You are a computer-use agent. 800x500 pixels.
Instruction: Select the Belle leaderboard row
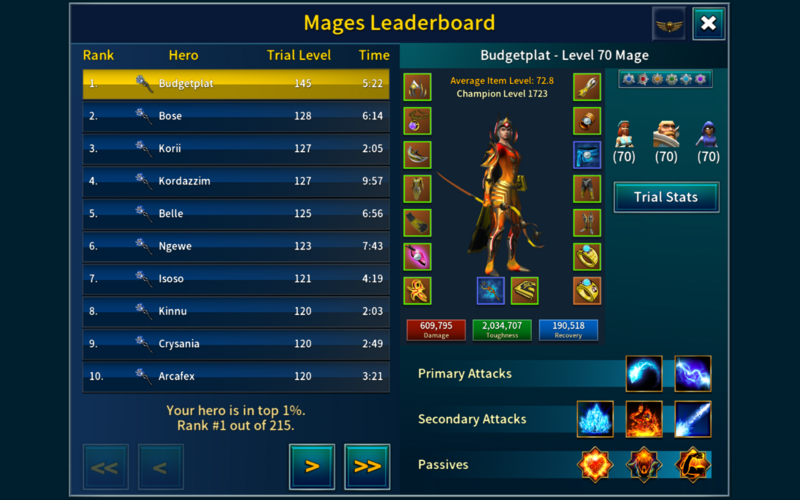[236, 214]
